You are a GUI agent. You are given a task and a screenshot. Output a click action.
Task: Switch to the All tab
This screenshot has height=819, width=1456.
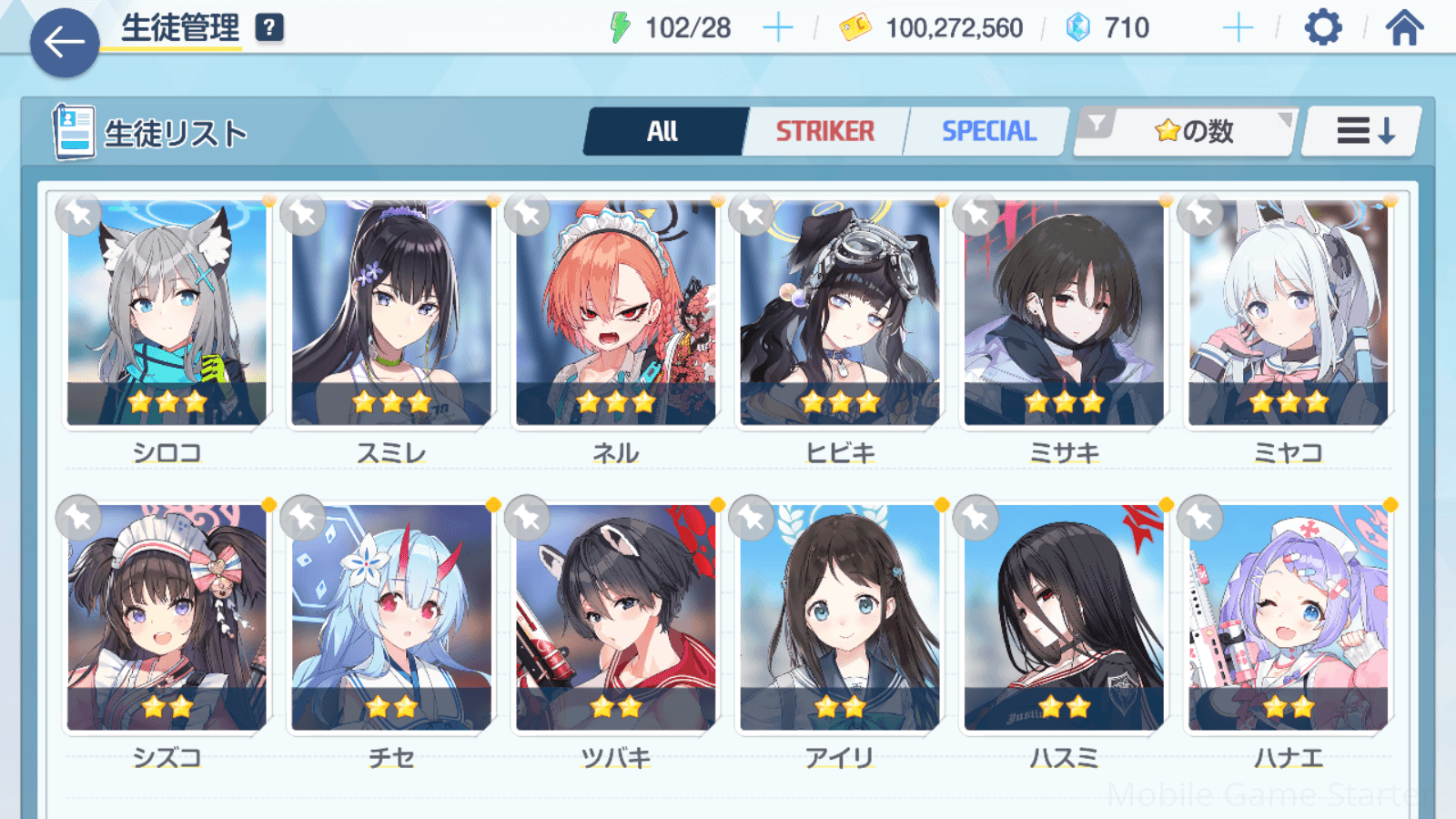663,132
